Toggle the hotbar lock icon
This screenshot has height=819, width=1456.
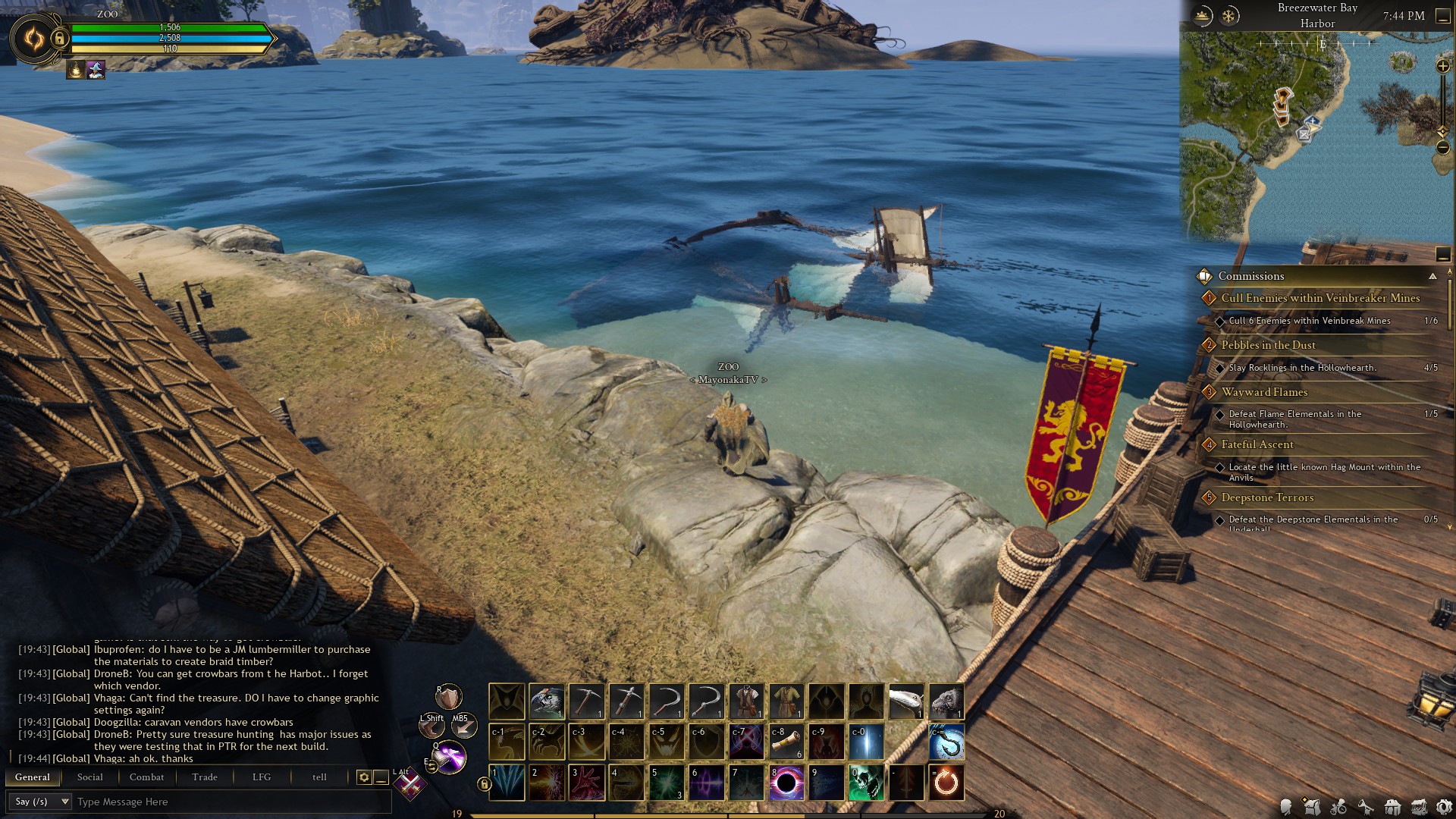pyautogui.click(x=484, y=784)
